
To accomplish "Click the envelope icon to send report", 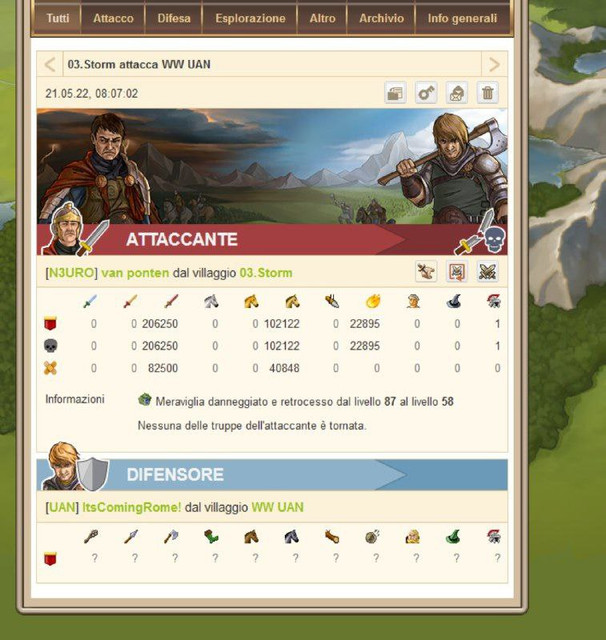I will click(456, 93).
